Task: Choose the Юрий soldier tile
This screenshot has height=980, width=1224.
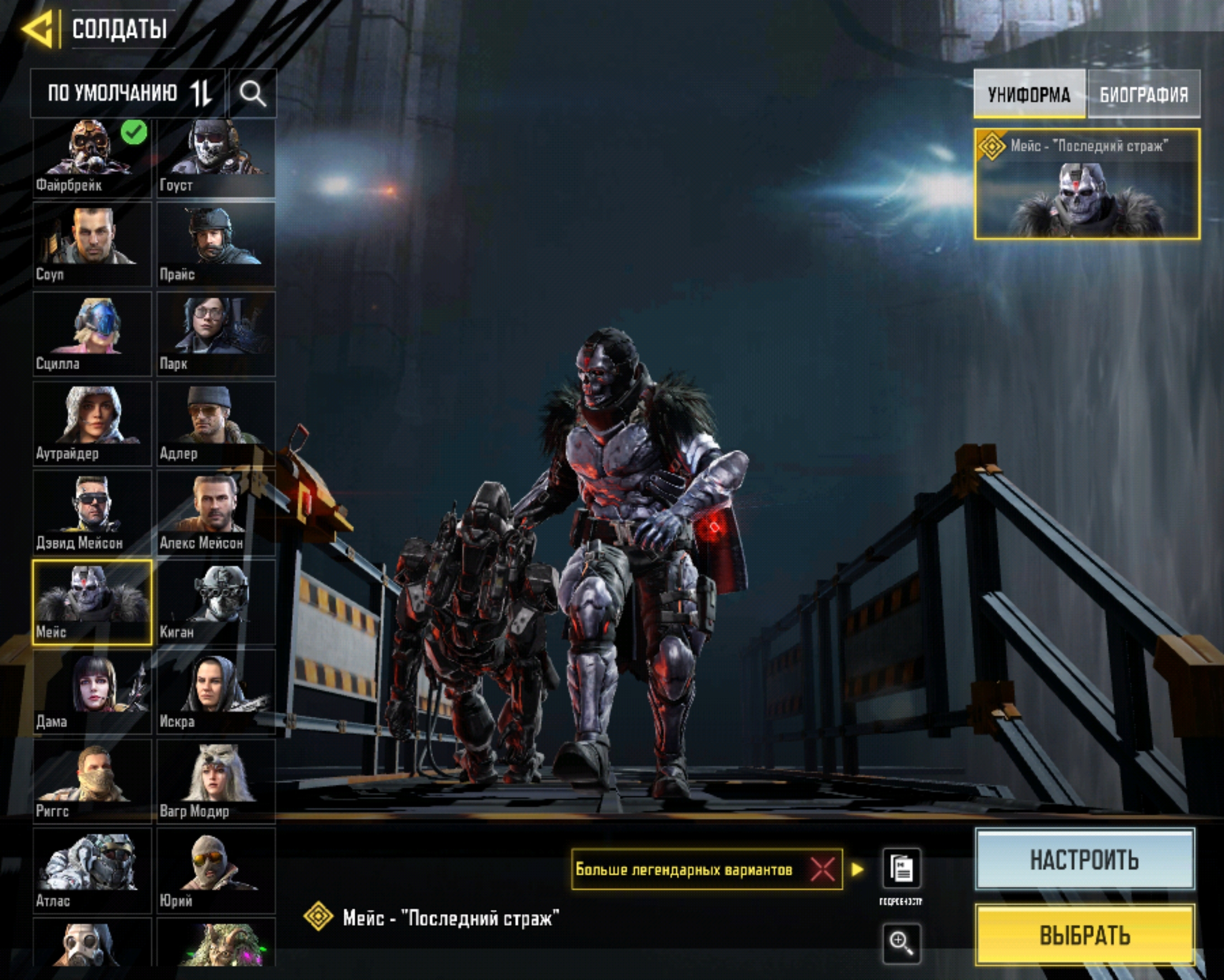Action: tap(216, 870)
